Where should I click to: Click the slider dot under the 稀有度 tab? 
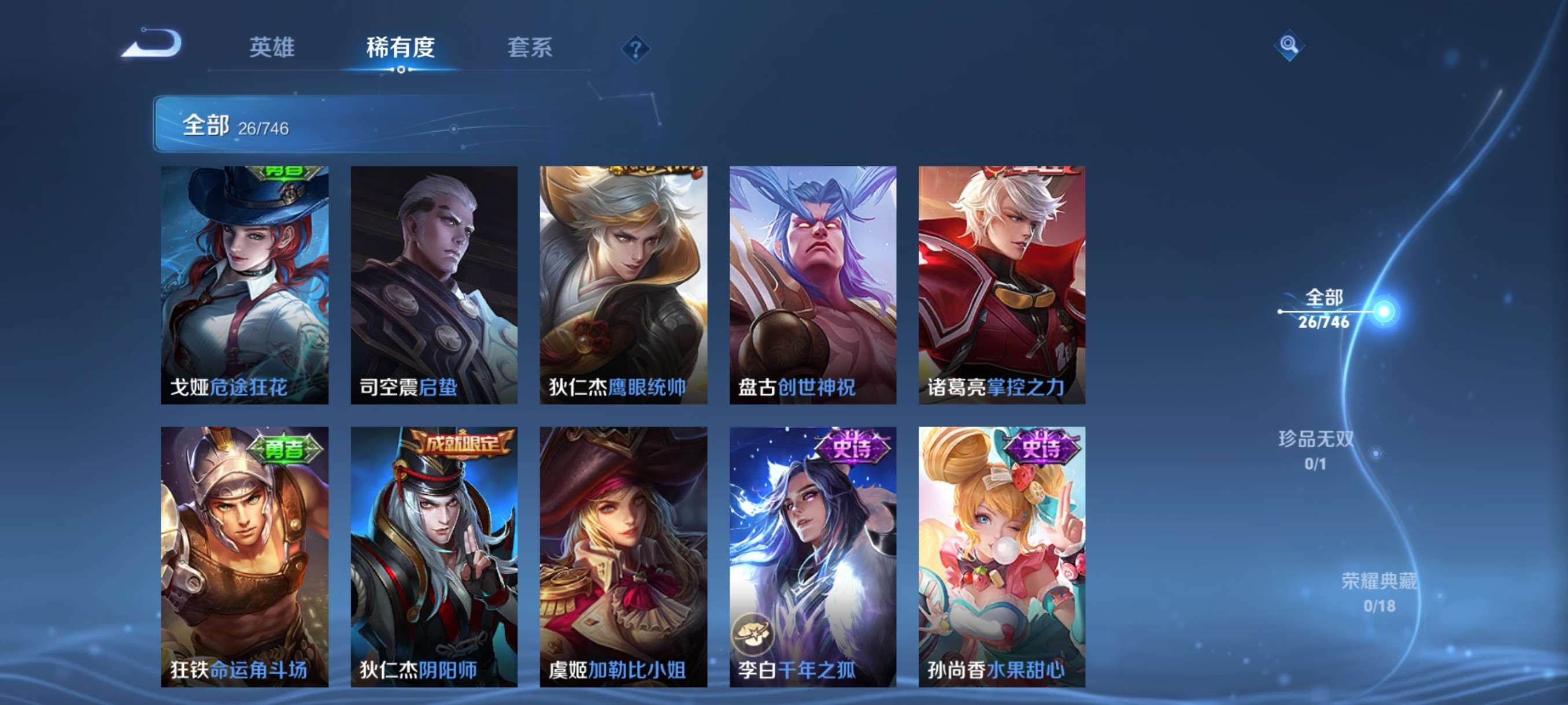tap(400, 70)
